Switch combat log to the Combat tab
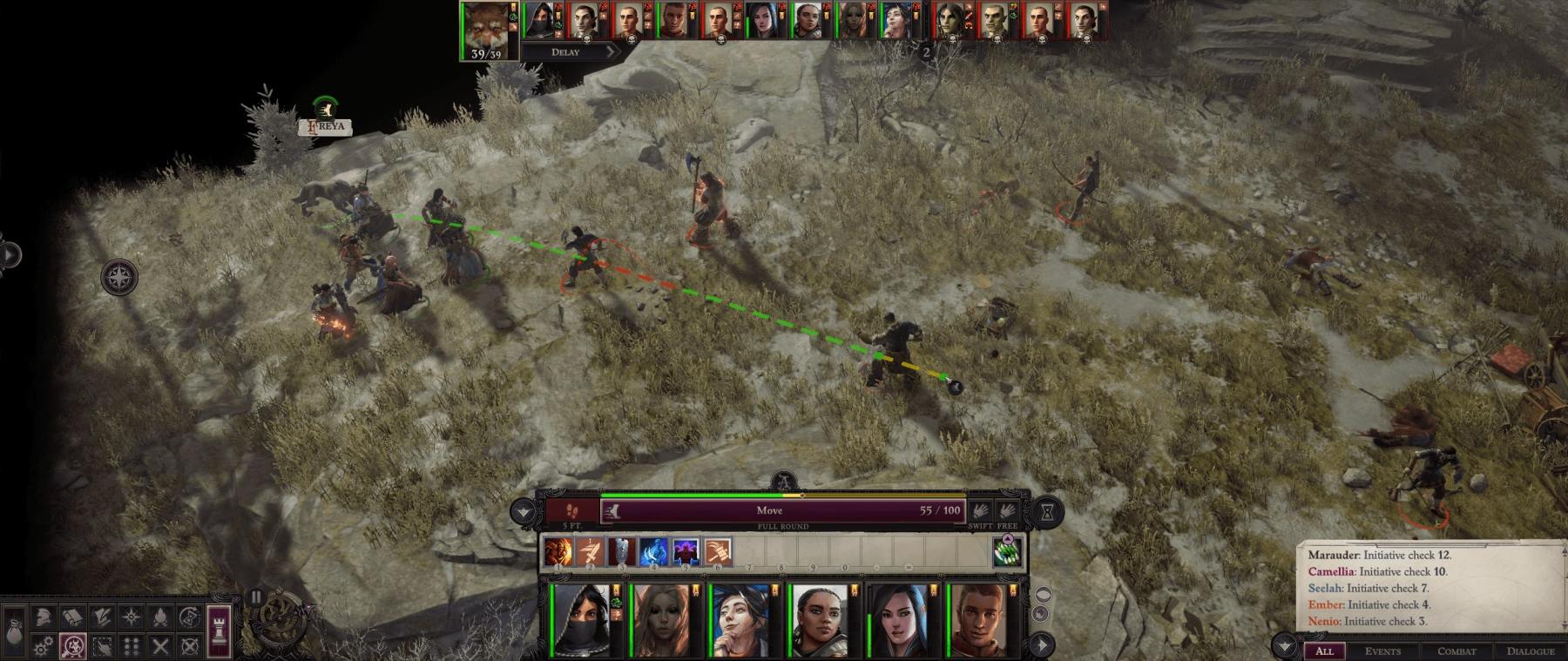 [1456, 651]
